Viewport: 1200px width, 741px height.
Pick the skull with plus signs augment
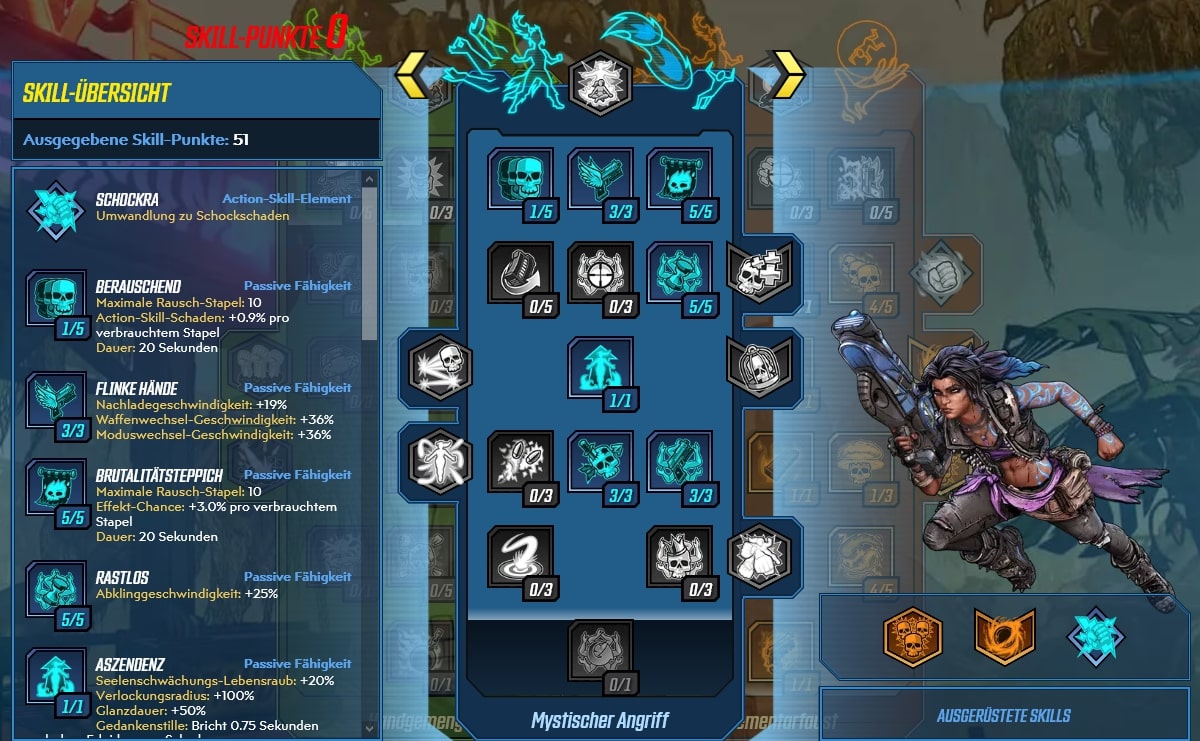[x=759, y=271]
